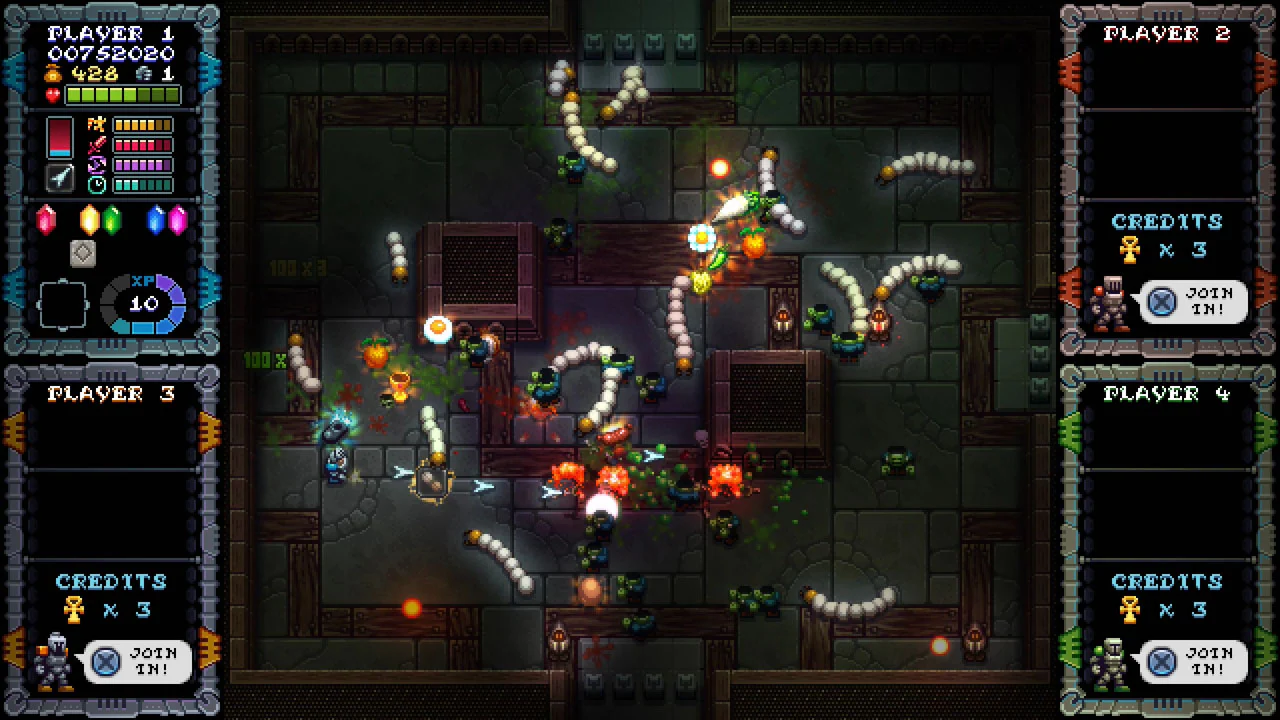1280x720 pixels.
Task: Select the dagger weapon slot icon
Action: (60, 179)
